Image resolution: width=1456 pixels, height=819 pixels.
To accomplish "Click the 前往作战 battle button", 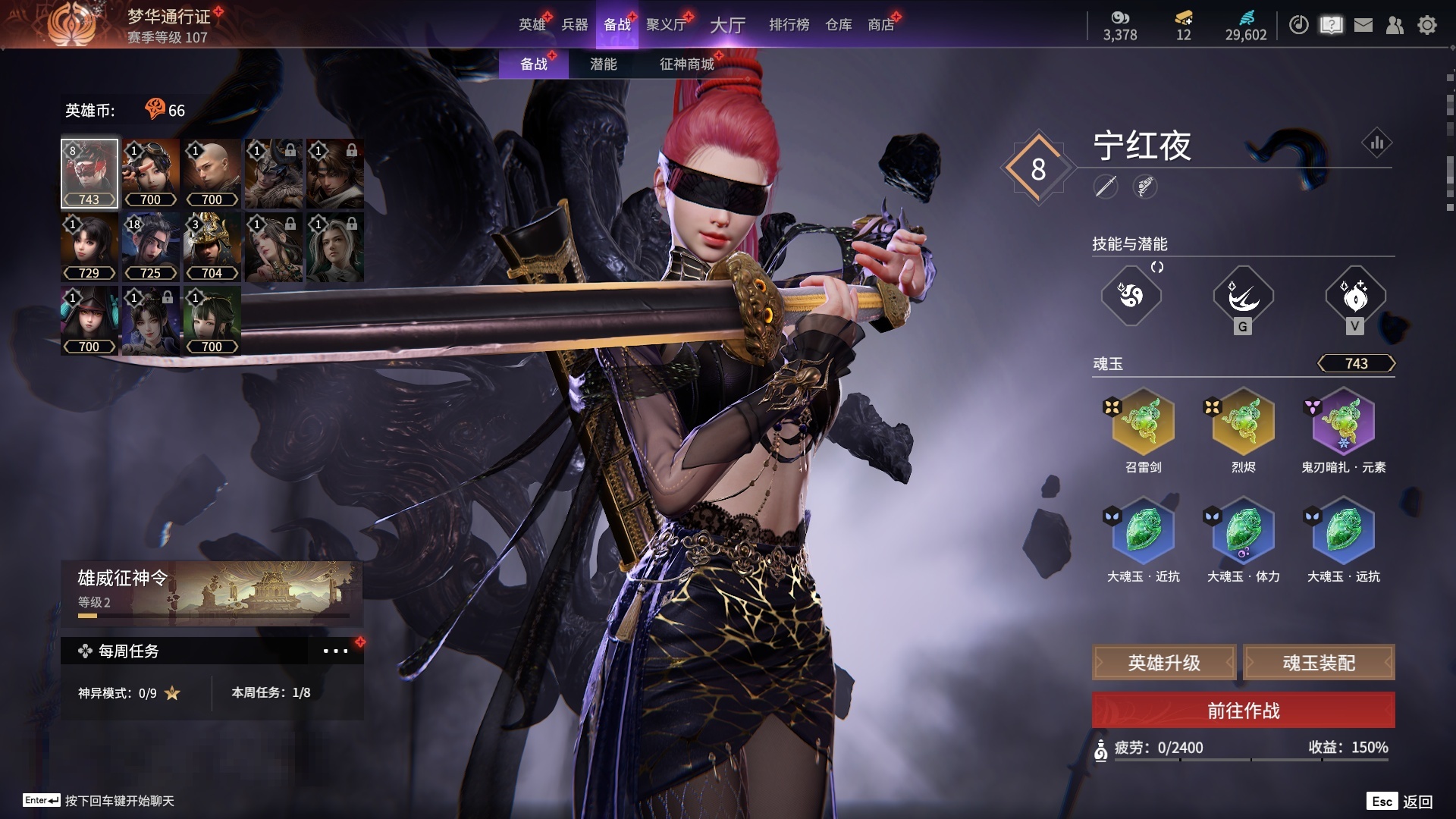I will tap(1243, 711).
